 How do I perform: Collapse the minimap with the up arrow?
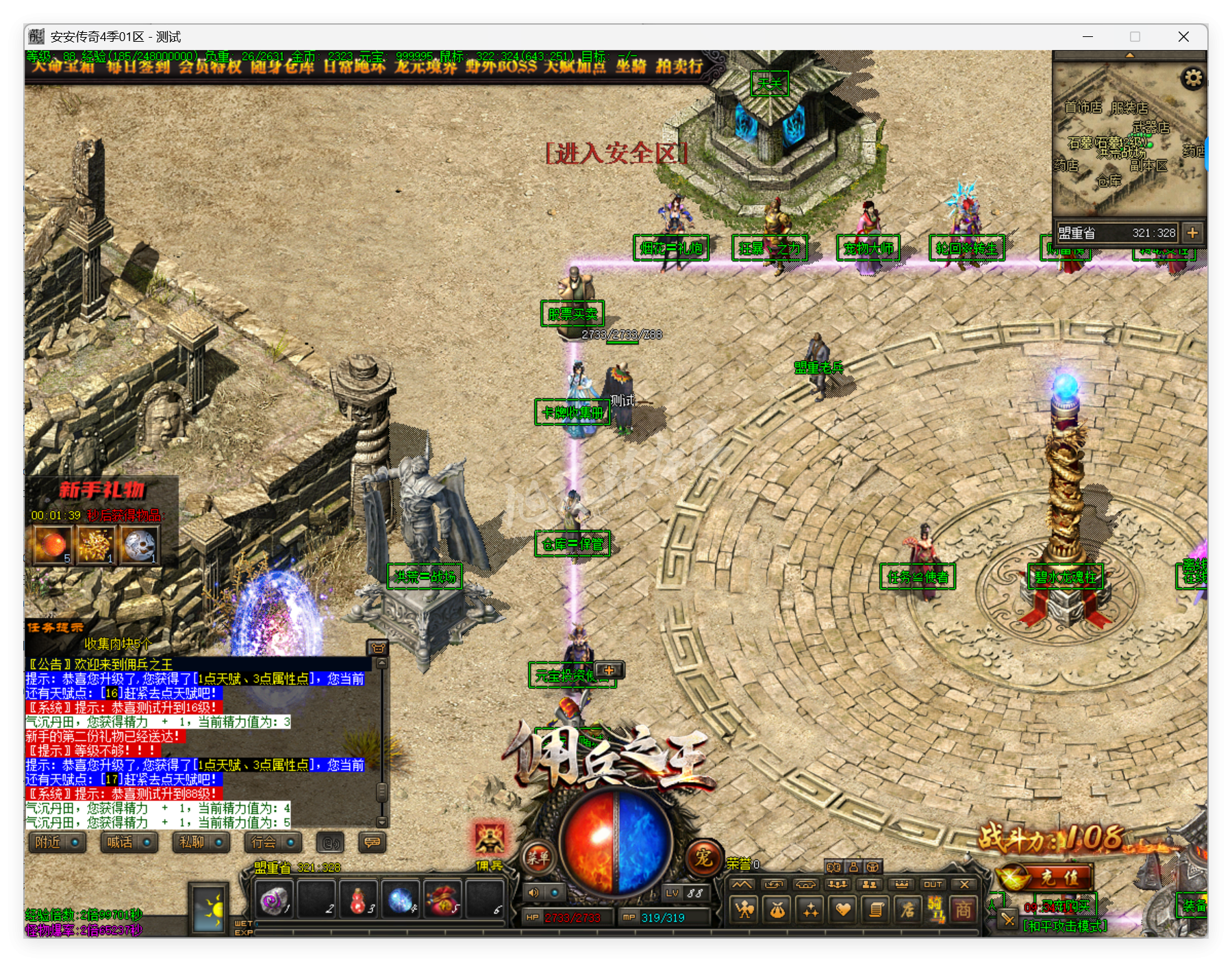pyautogui.click(x=1130, y=55)
